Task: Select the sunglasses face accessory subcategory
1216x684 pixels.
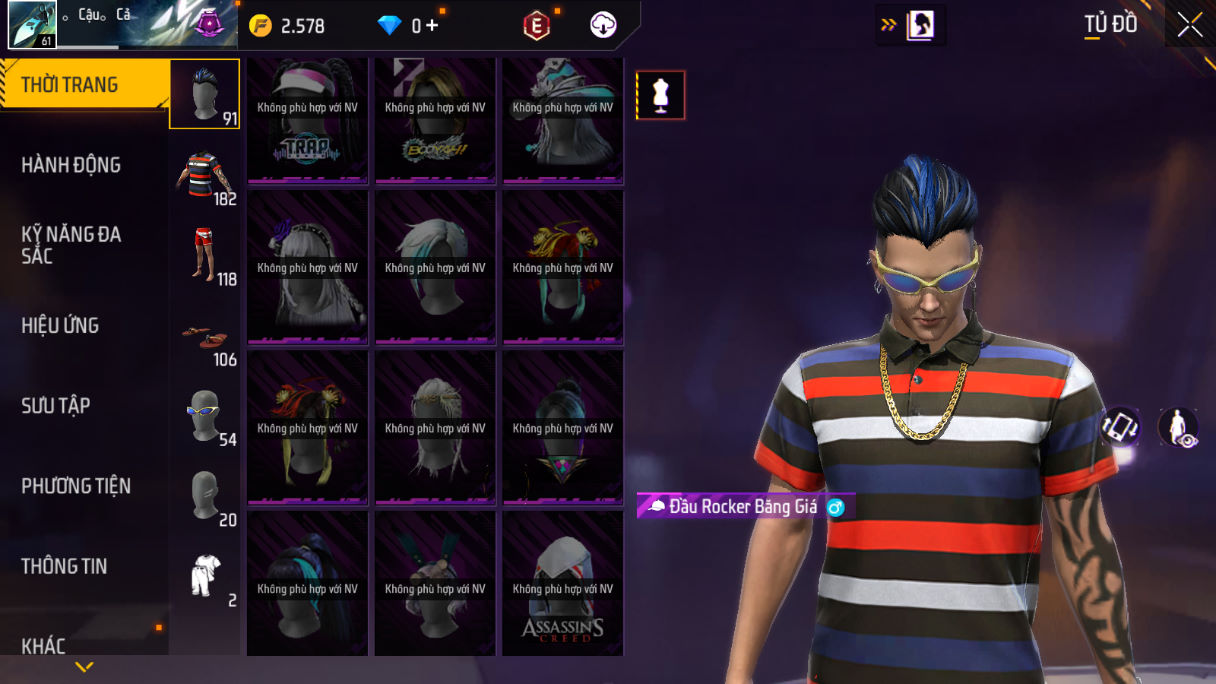Action: pyautogui.click(x=205, y=416)
